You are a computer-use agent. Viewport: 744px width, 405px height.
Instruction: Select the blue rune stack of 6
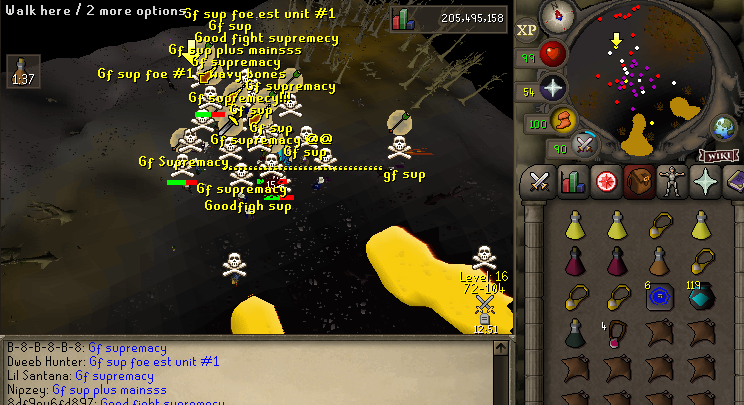click(659, 298)
